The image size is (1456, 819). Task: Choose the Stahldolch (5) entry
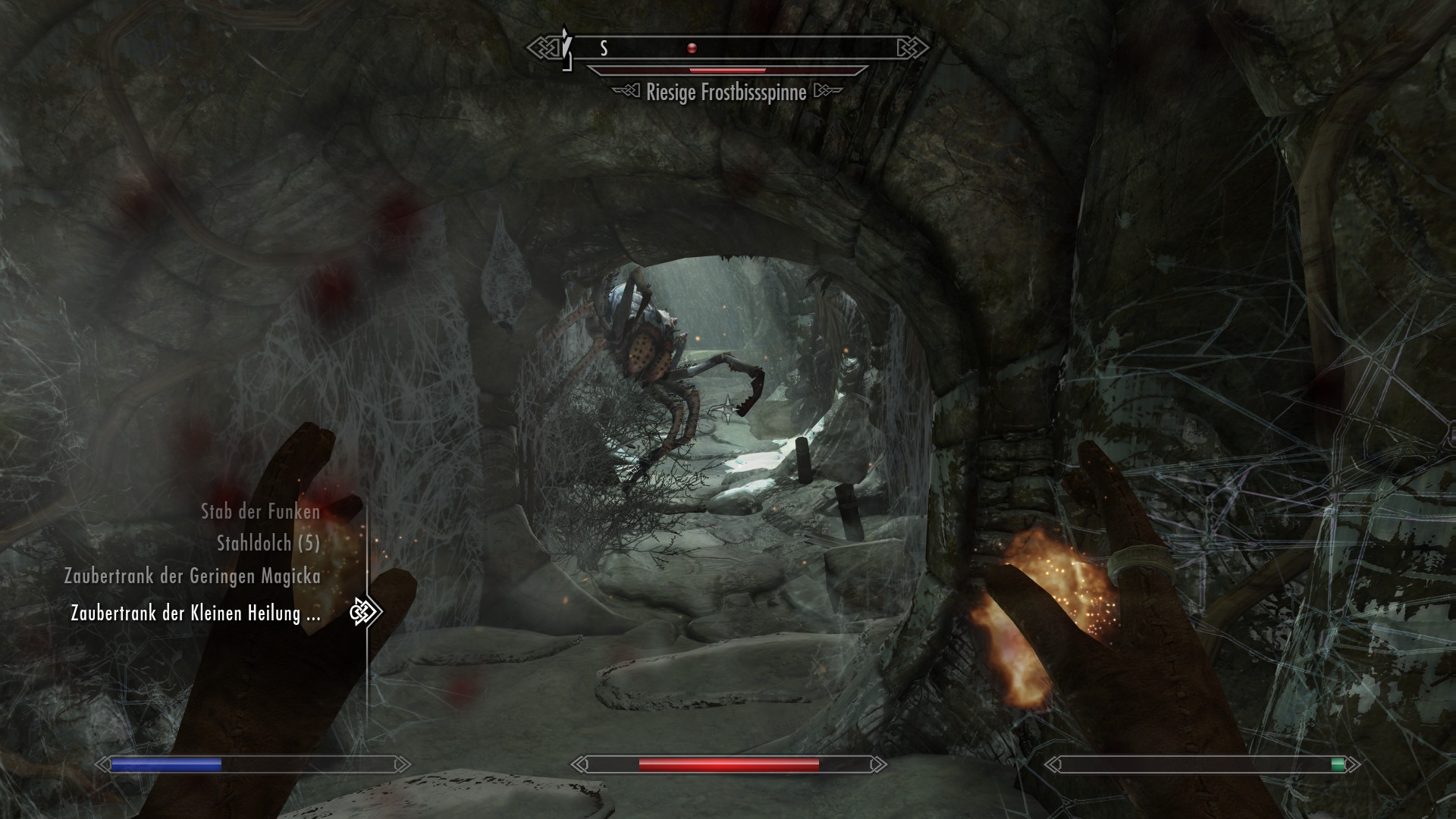click(x=268, y=543)
